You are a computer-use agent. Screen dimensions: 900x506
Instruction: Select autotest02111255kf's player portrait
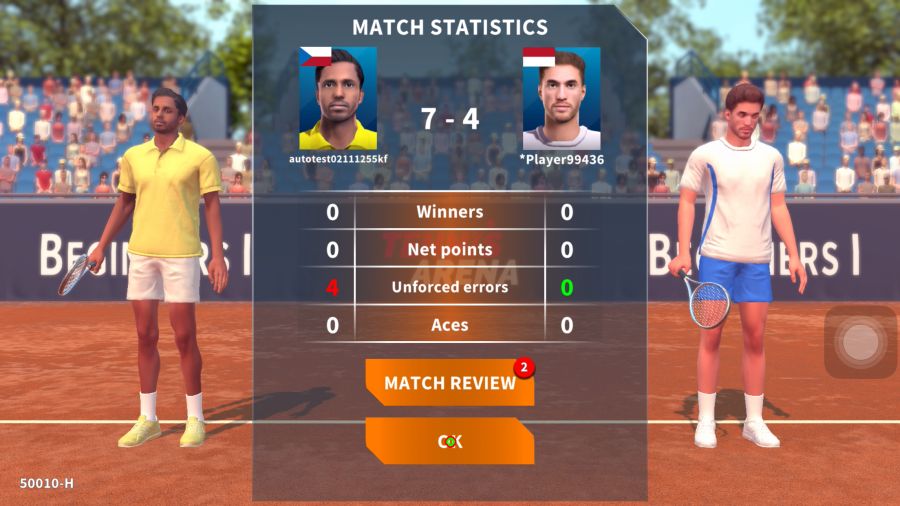coord(338,98)
